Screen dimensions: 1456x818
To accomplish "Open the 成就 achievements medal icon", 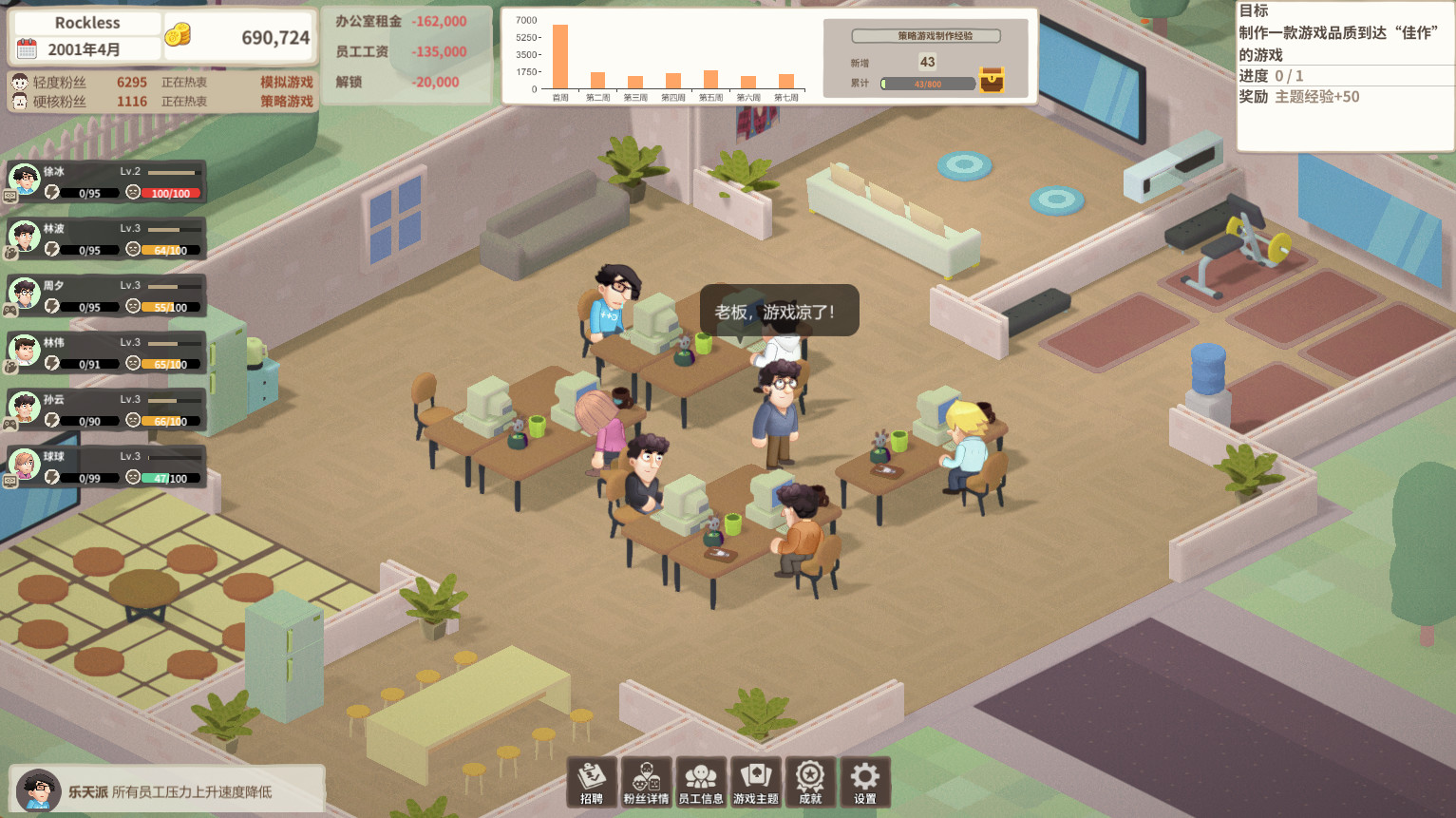I will (x=810, y=781).
